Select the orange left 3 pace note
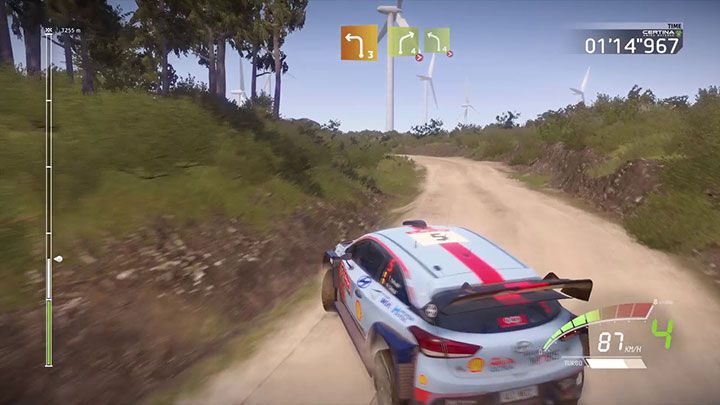The width and height of the screenshot is (720, 405). coord(358,43)
